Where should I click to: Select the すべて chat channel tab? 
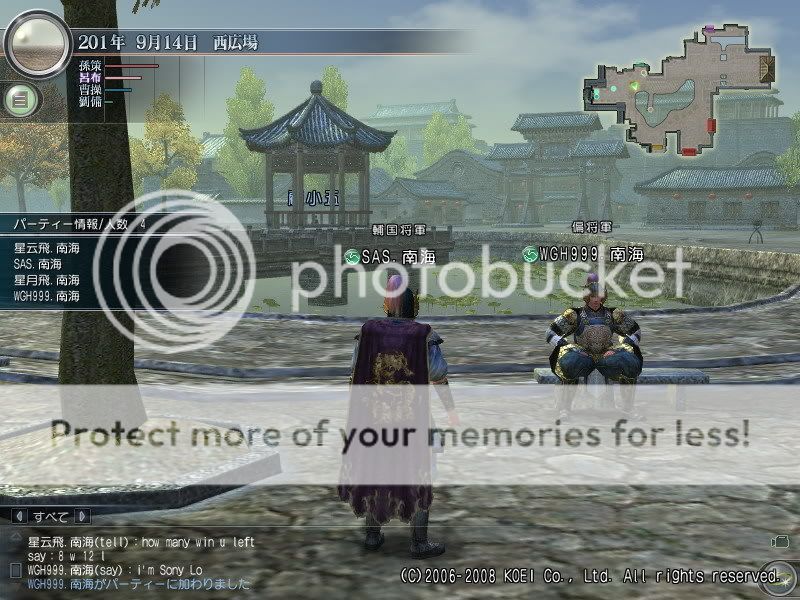point(49,517)
